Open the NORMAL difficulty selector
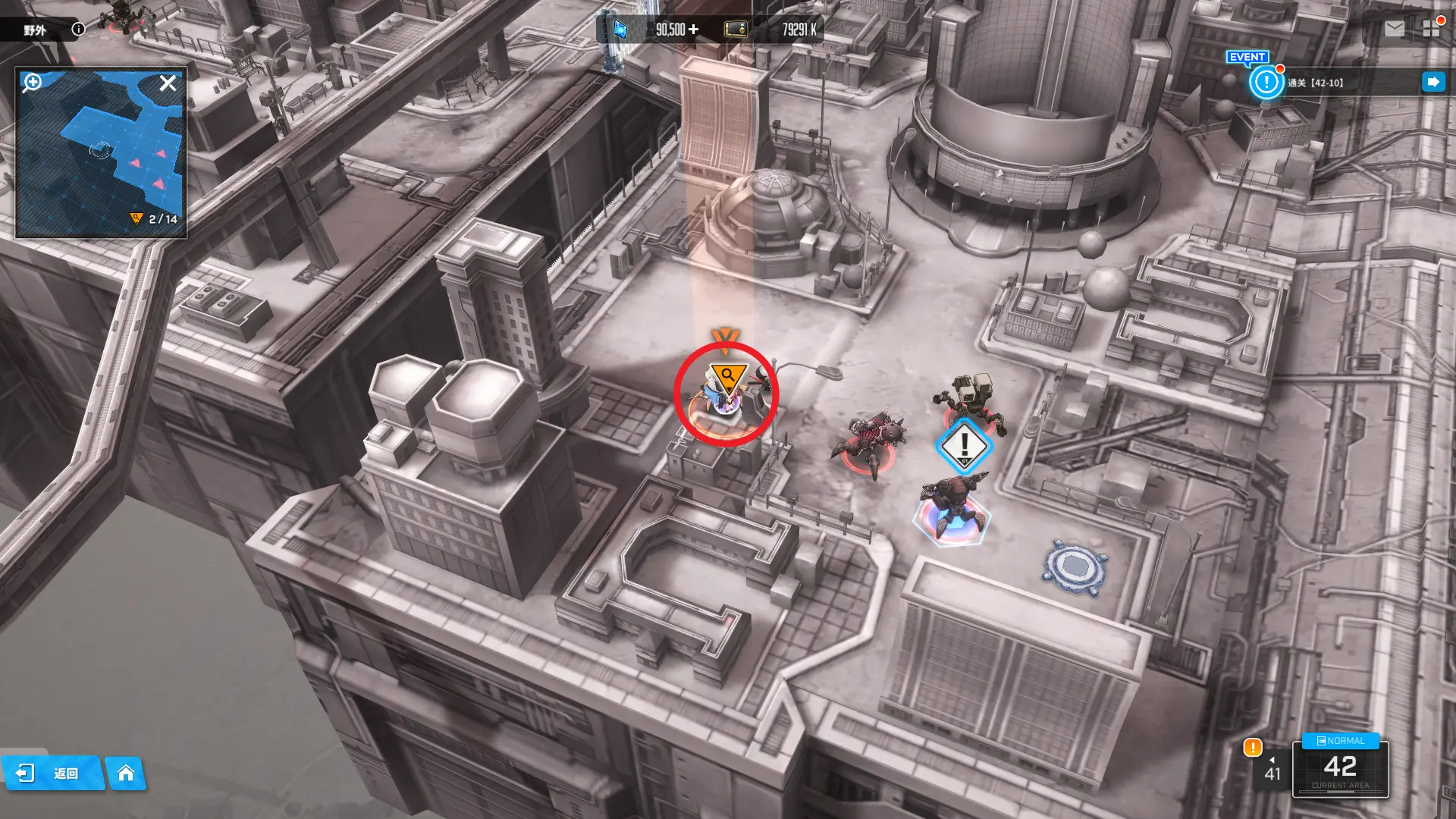 click(x=1341, y=741)
